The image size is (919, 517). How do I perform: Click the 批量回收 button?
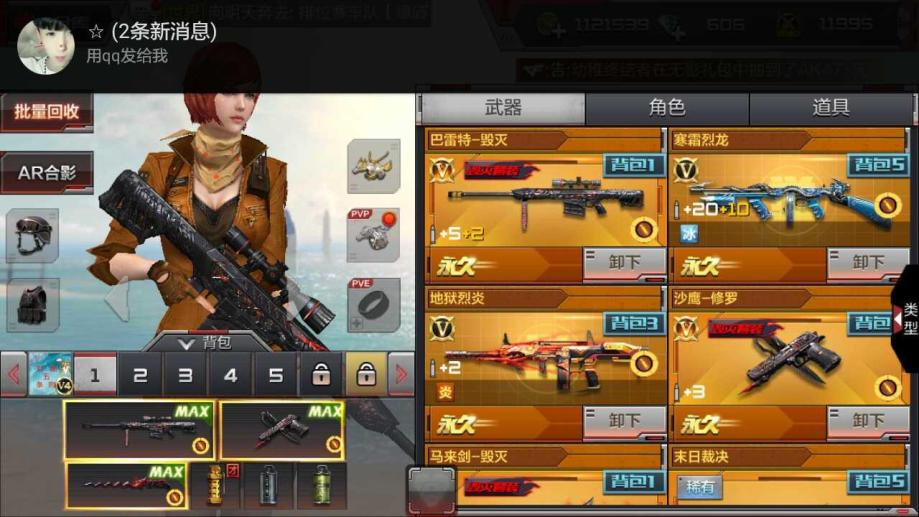pos(47,112)
